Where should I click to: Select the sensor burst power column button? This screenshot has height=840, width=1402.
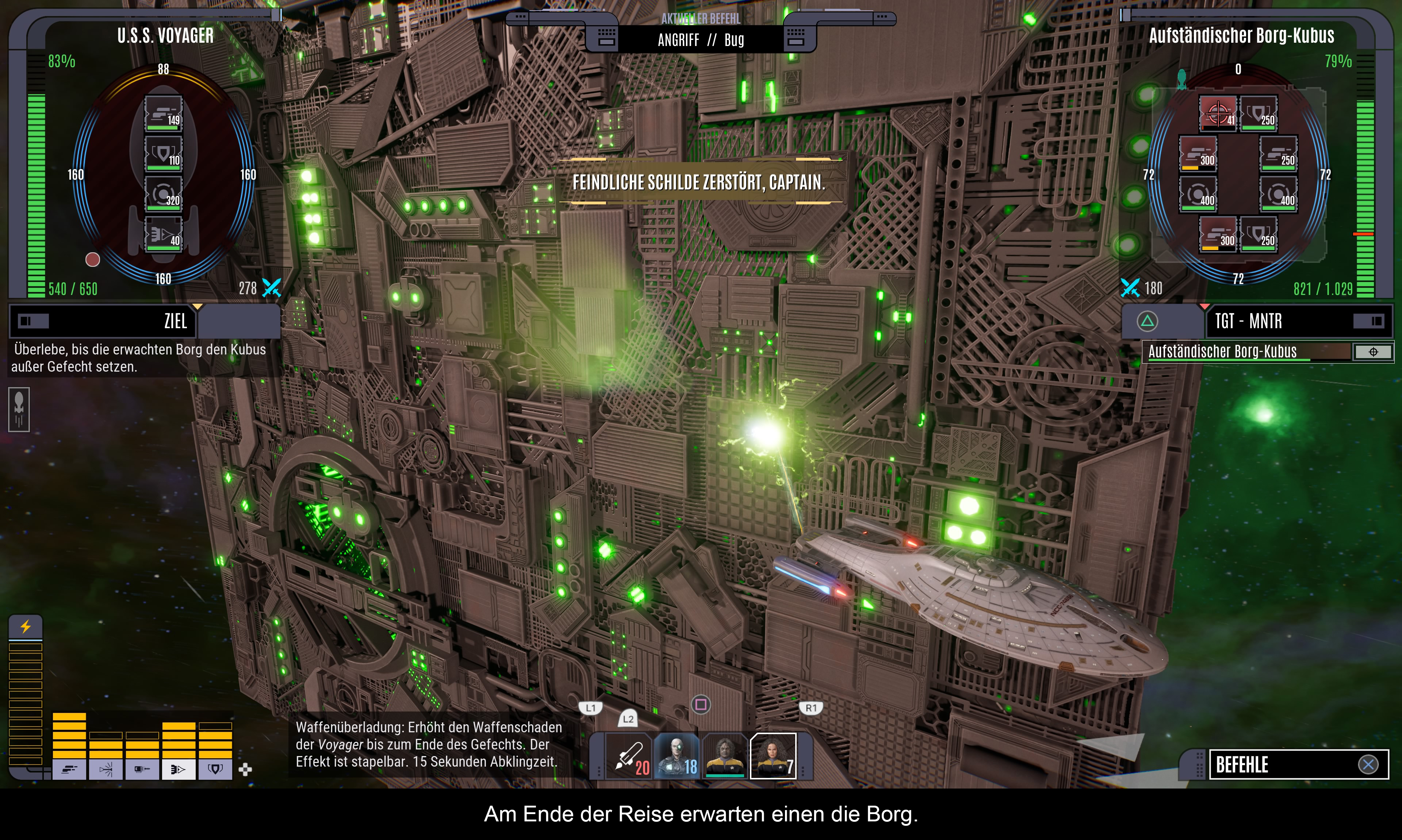[x=106, y=770]
